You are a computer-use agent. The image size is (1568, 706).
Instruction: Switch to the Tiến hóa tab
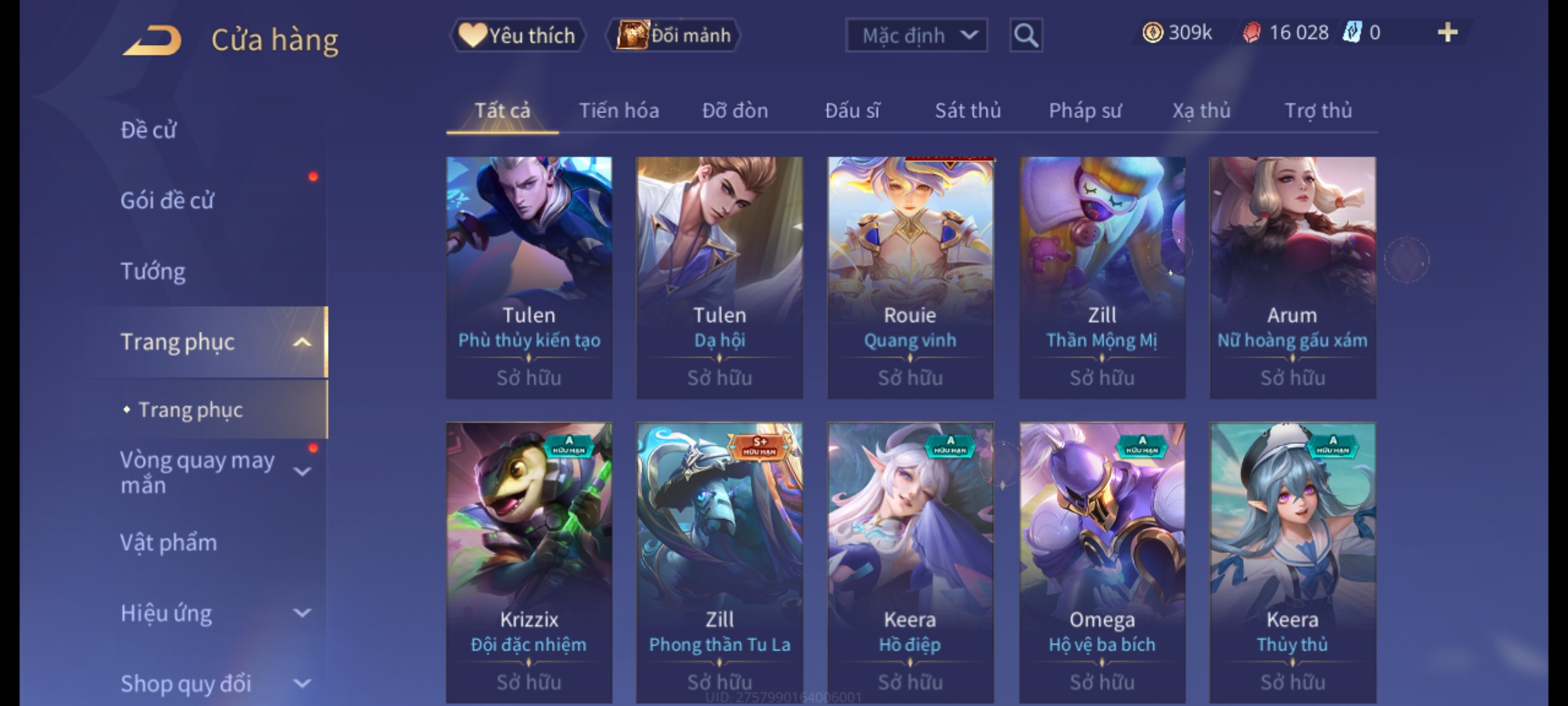(x=618, y=111)
